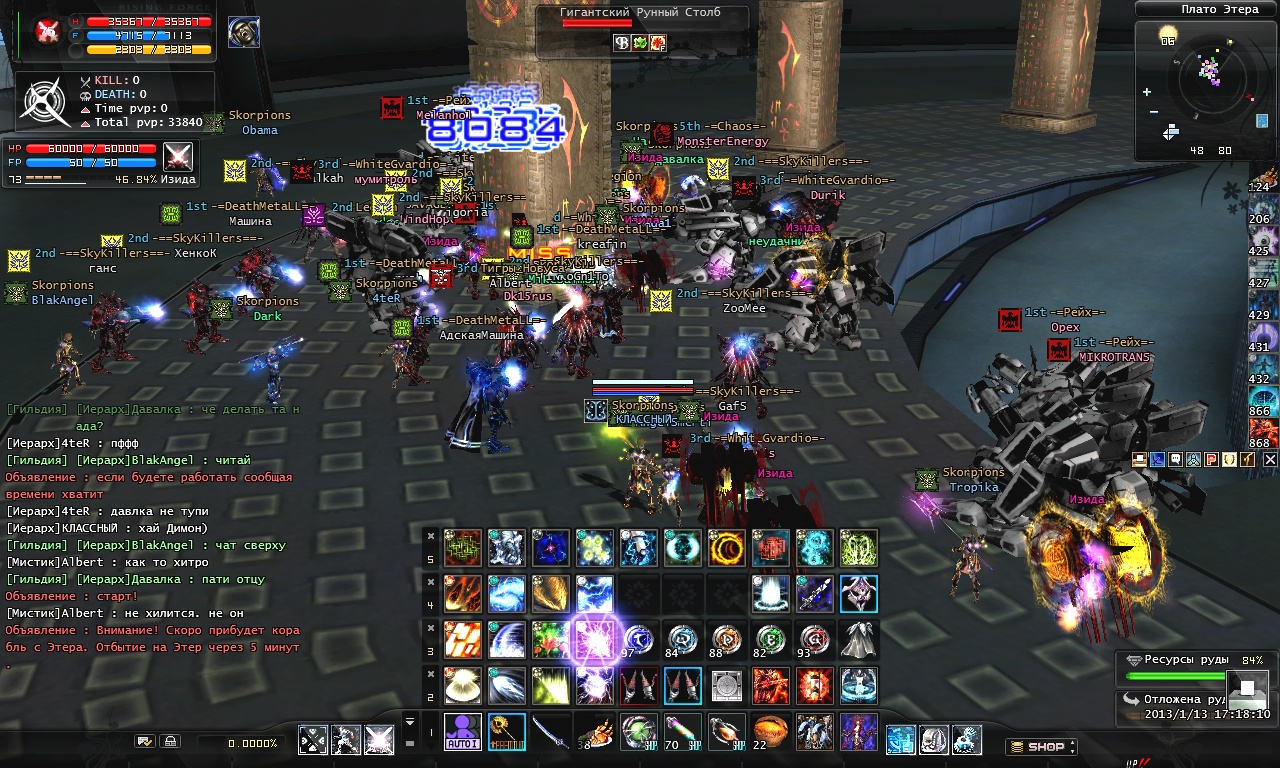The width and height of the screenshot is (1280, 768).
Task: Activate the white crosshair target skill slot
Action: pyautogui.click(x=314, y=740)
